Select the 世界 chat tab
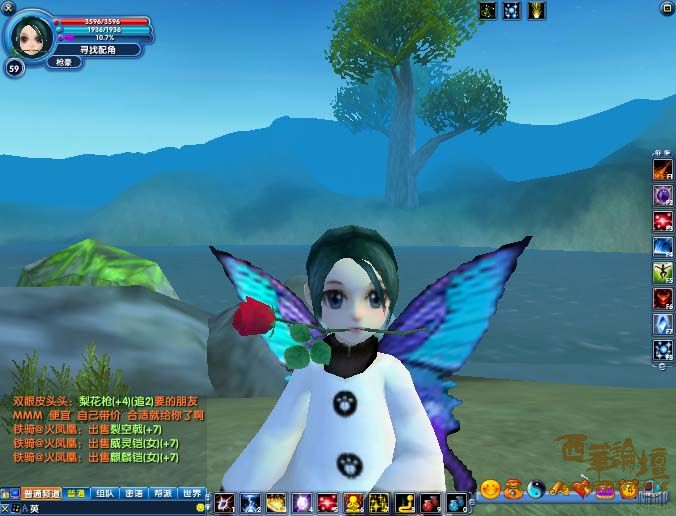The height and width of the screenshot is (516, 676). point(192,493)
